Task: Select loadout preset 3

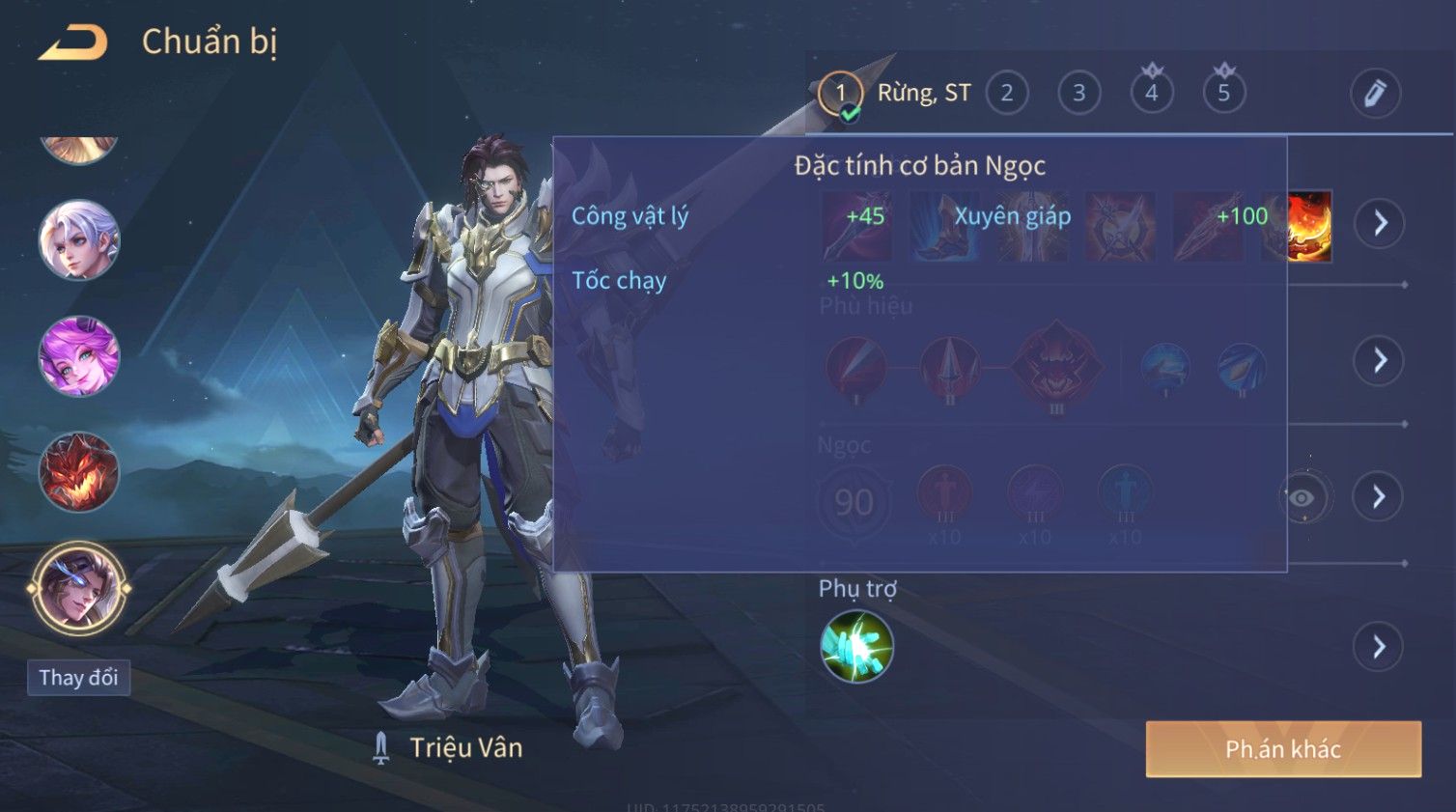Action: (x=1078, y=94)
